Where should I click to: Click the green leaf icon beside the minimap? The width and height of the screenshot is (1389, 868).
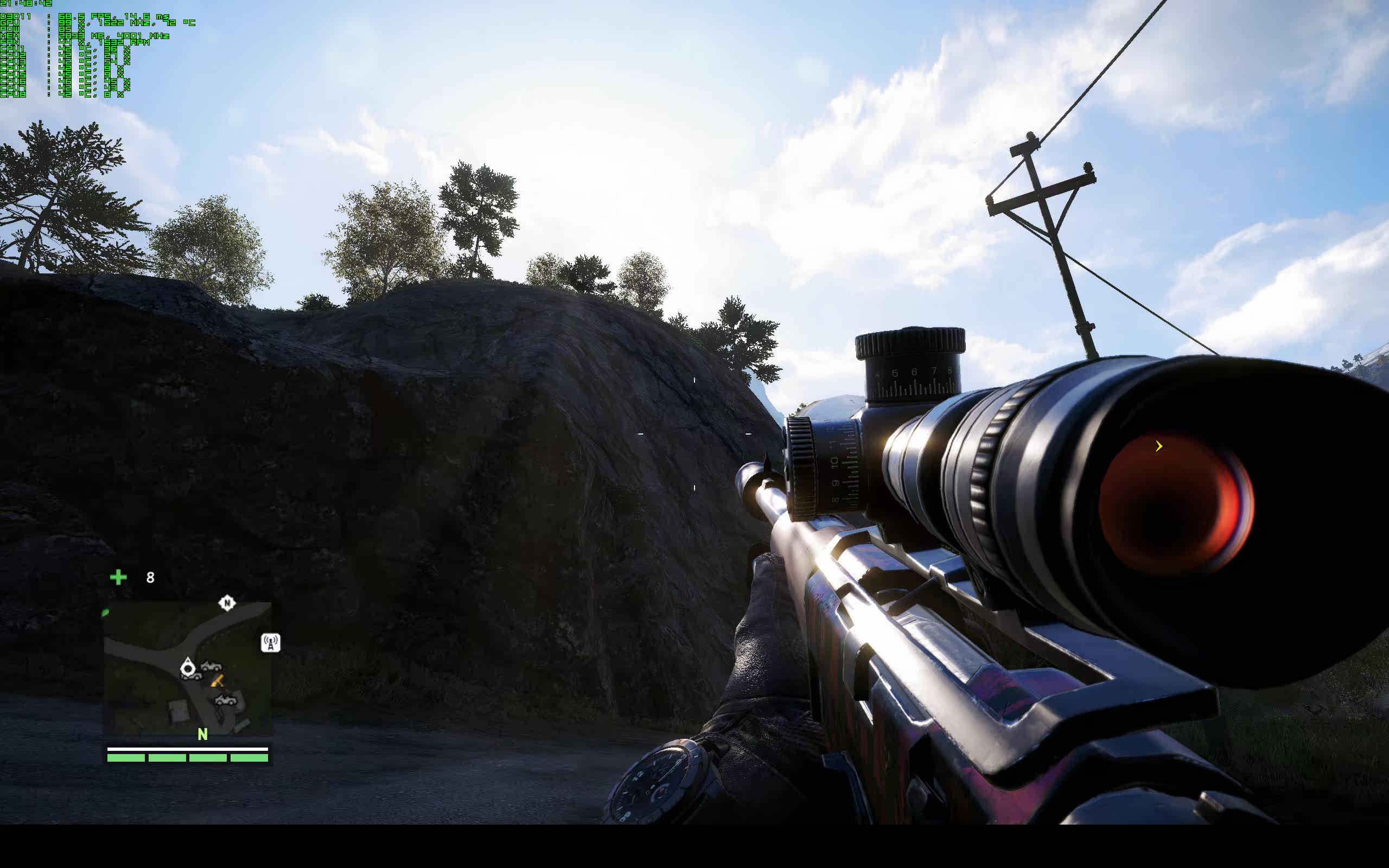point(106,613)
